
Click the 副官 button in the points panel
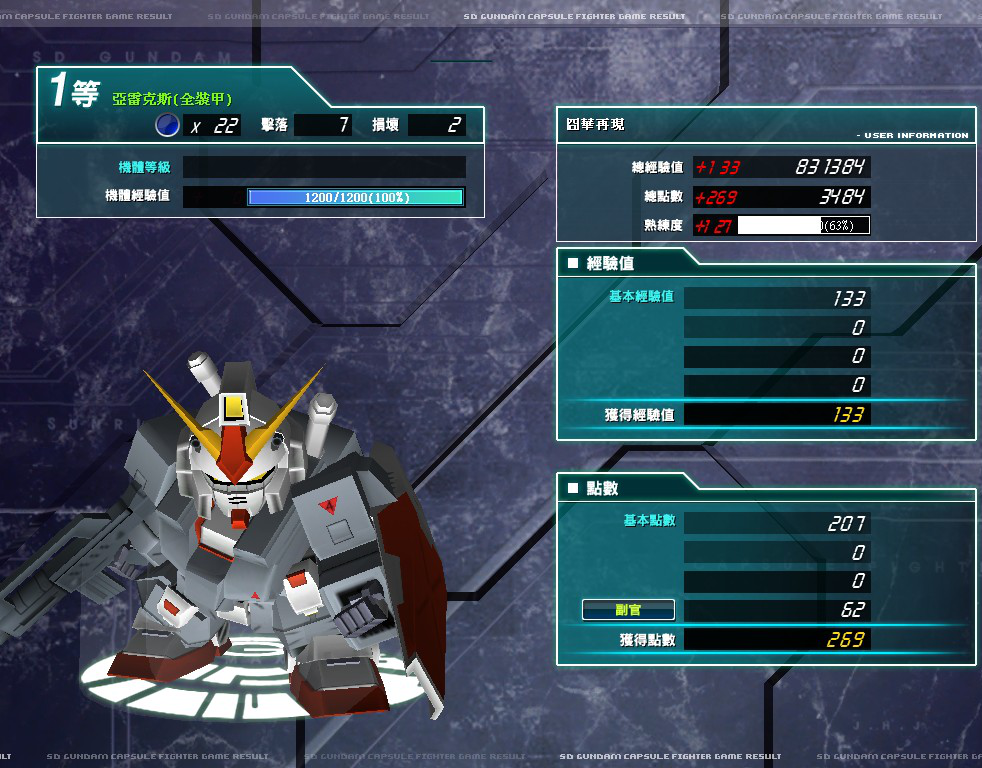coord(628,610)
